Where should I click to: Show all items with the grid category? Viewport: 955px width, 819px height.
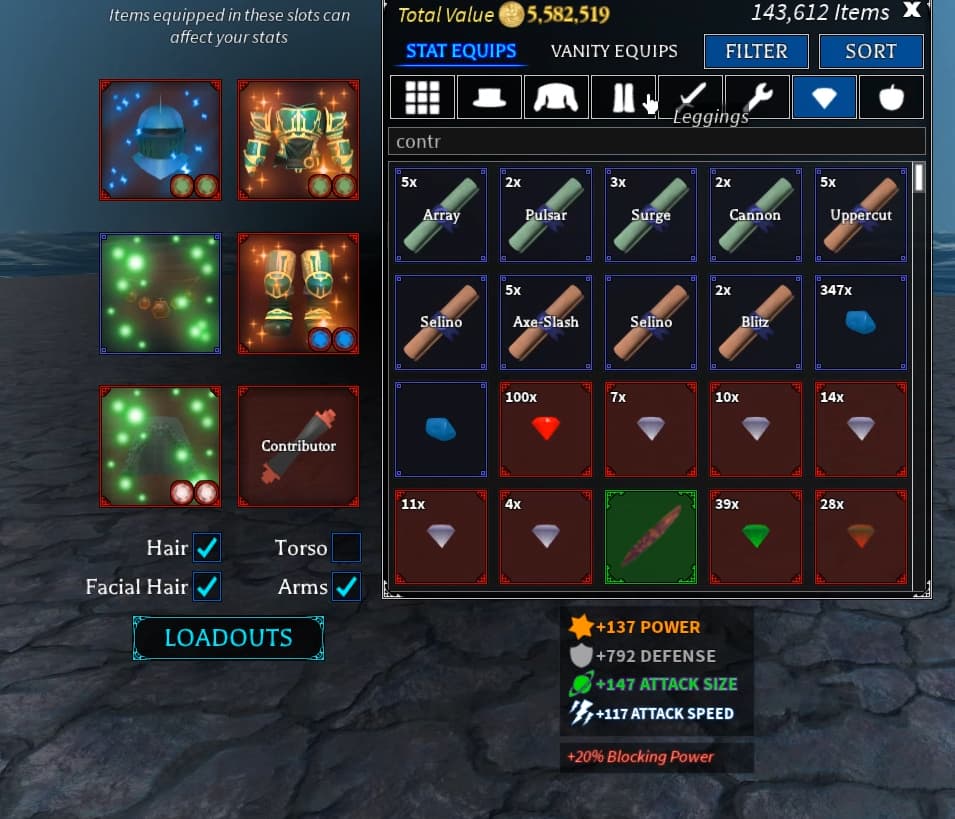click(x=422, y=97)
